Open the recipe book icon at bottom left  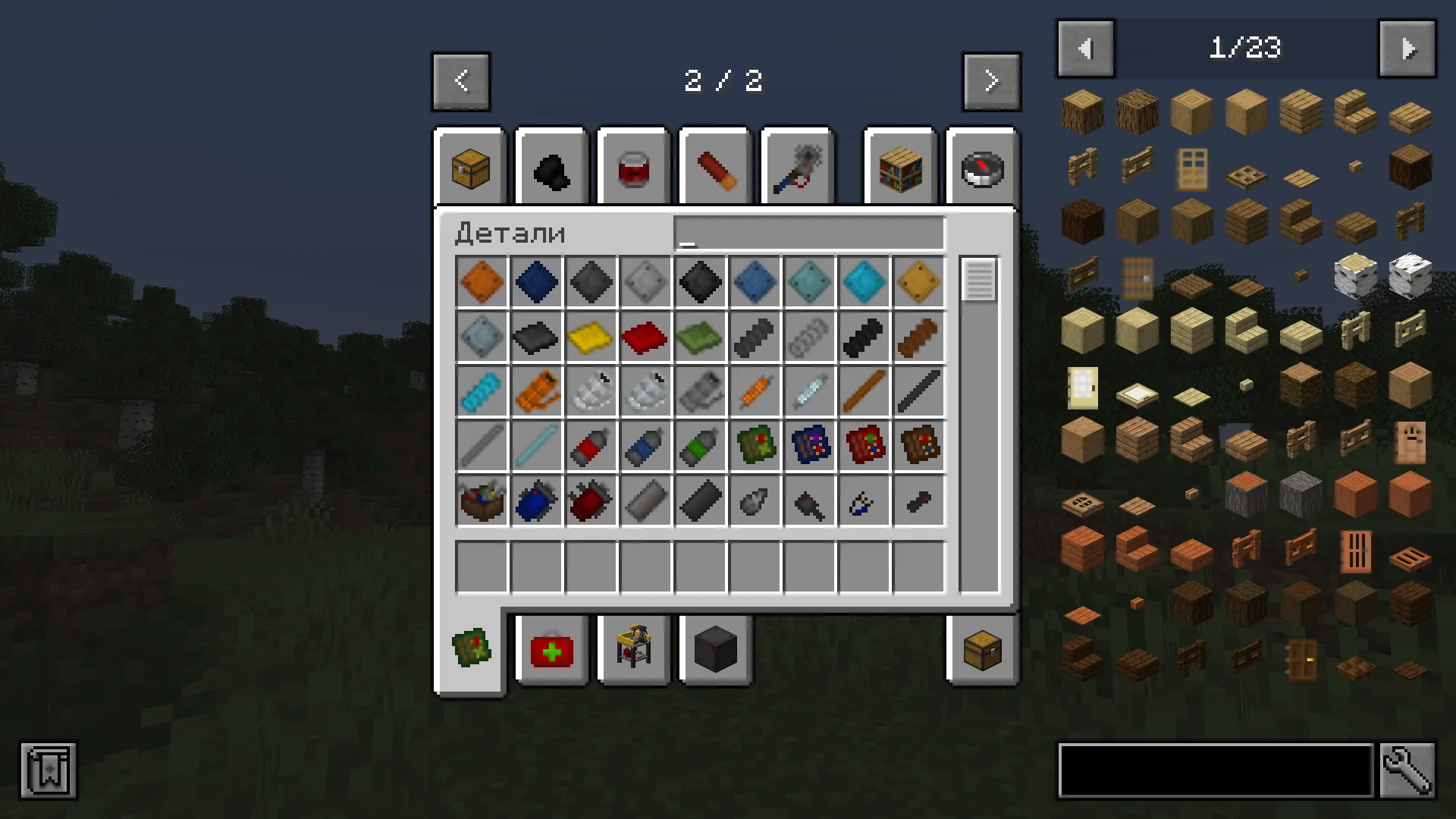pos(48,771)
